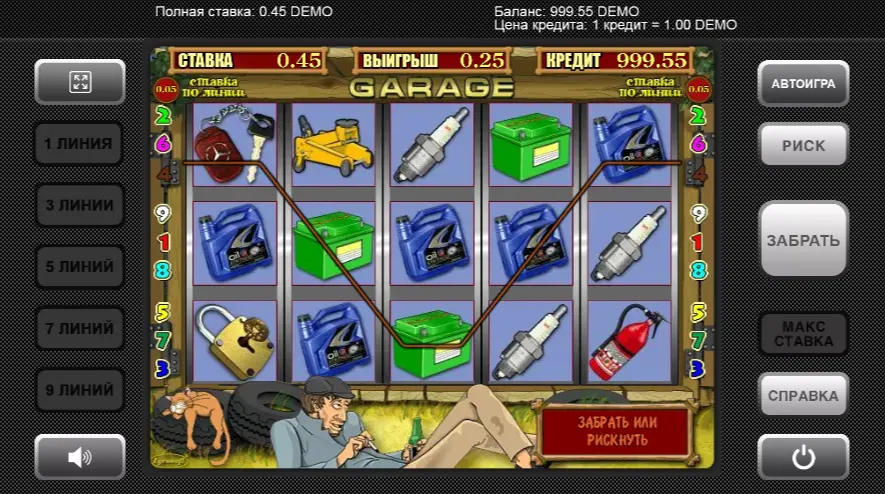Open the СПРАВКА help screen
The height and width of the screenshot is (494, 885).
(x=803, y=395)
